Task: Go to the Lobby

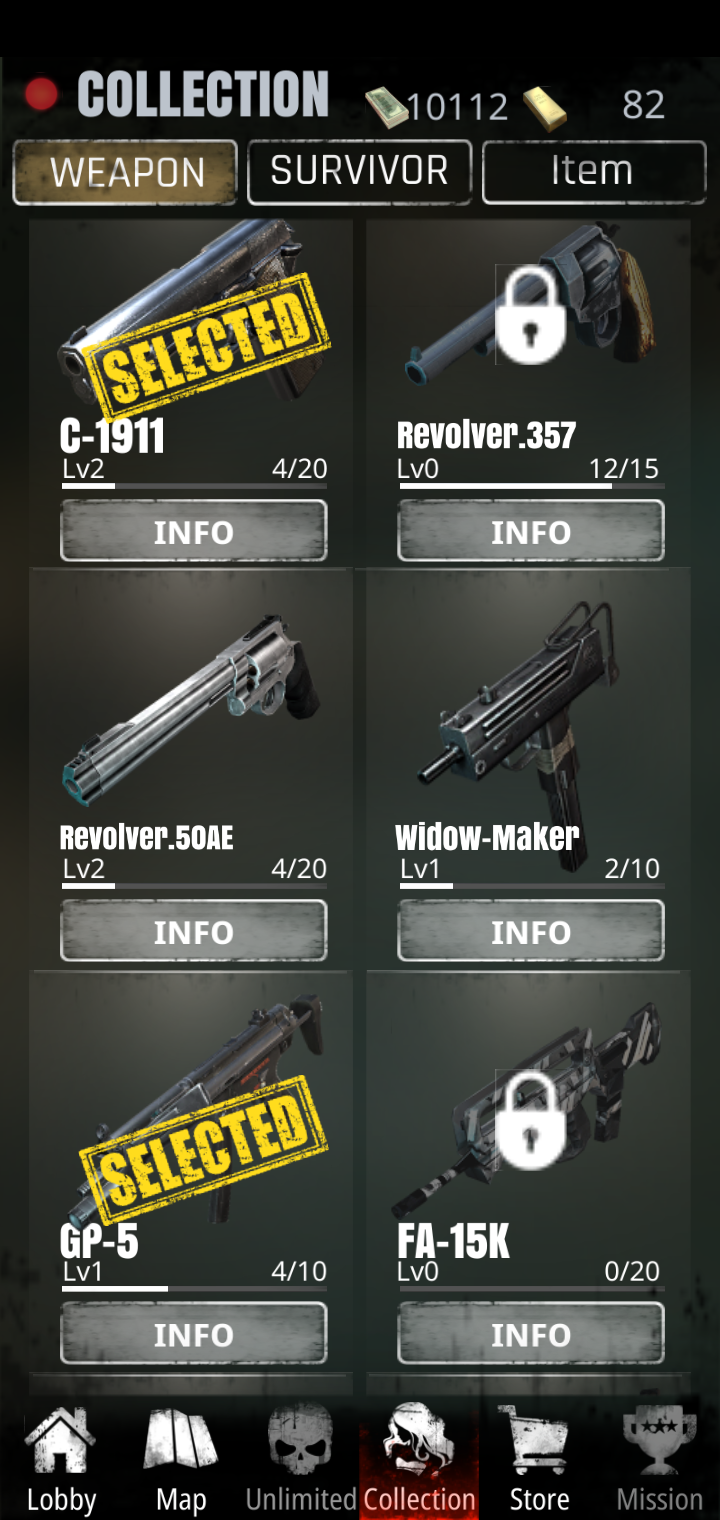Action: click(x=61, y=1460)
